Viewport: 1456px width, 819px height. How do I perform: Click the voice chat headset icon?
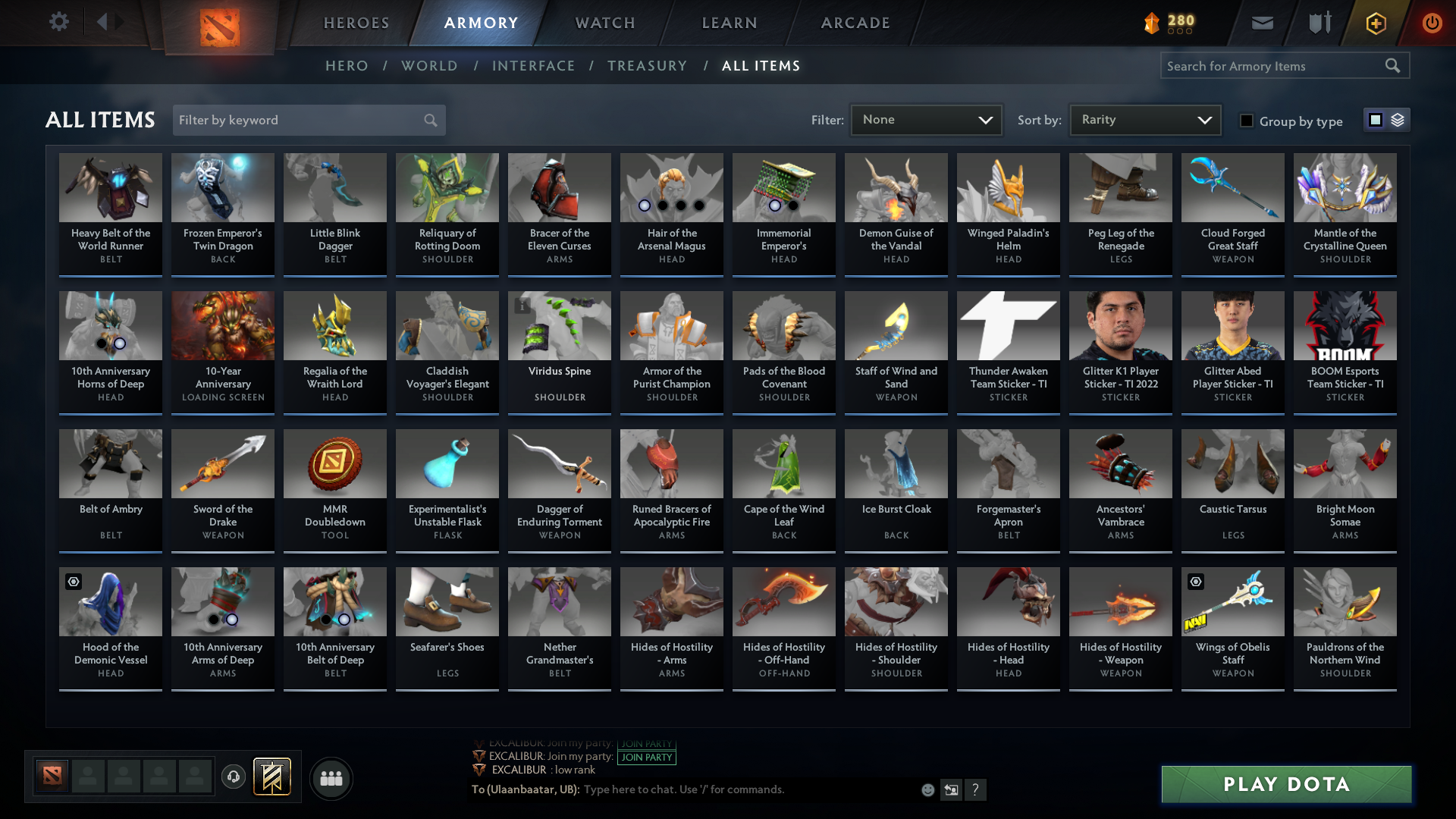(x=233, y=775)
